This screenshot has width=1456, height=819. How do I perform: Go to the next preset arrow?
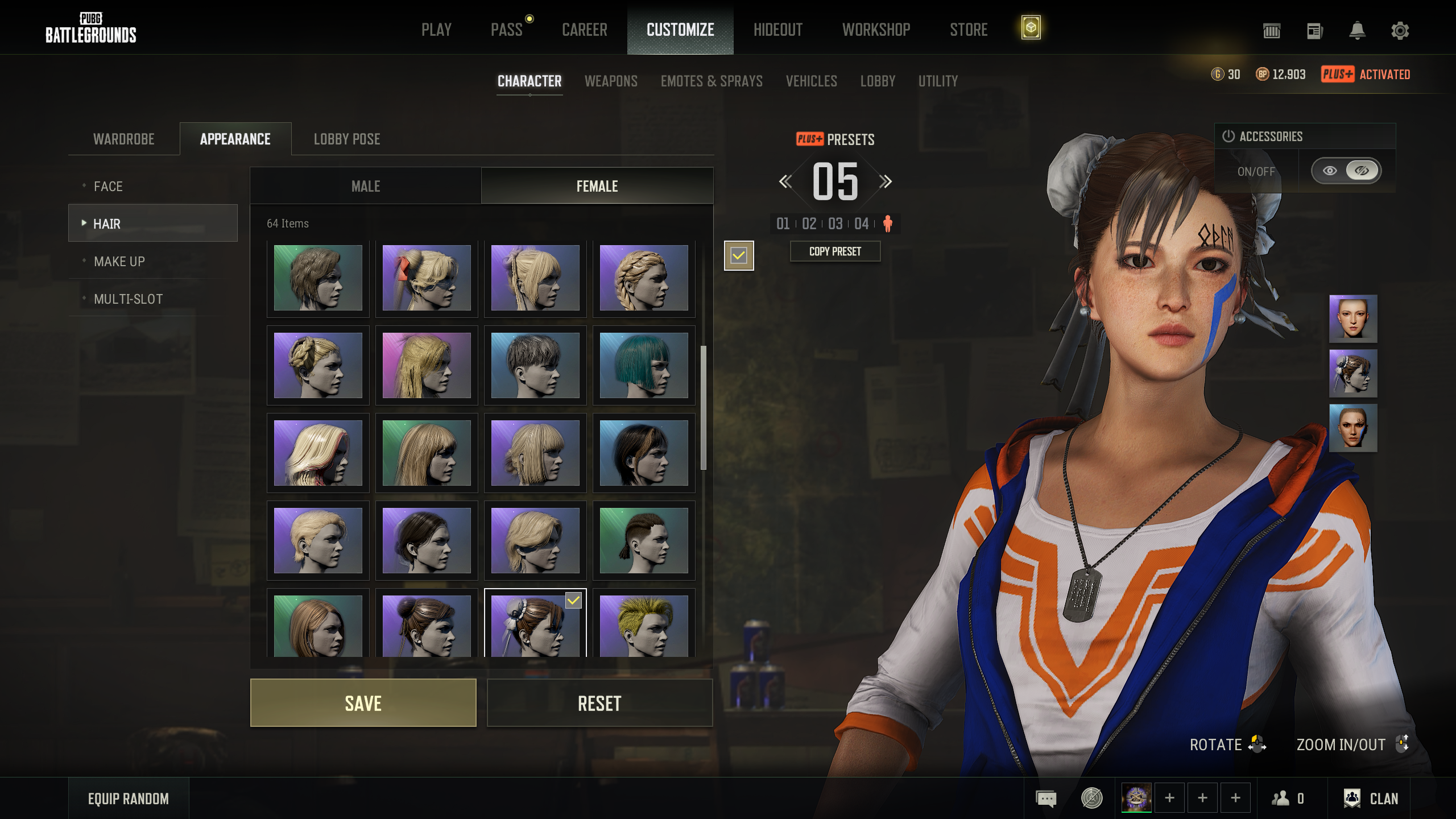tap(886, 182)
